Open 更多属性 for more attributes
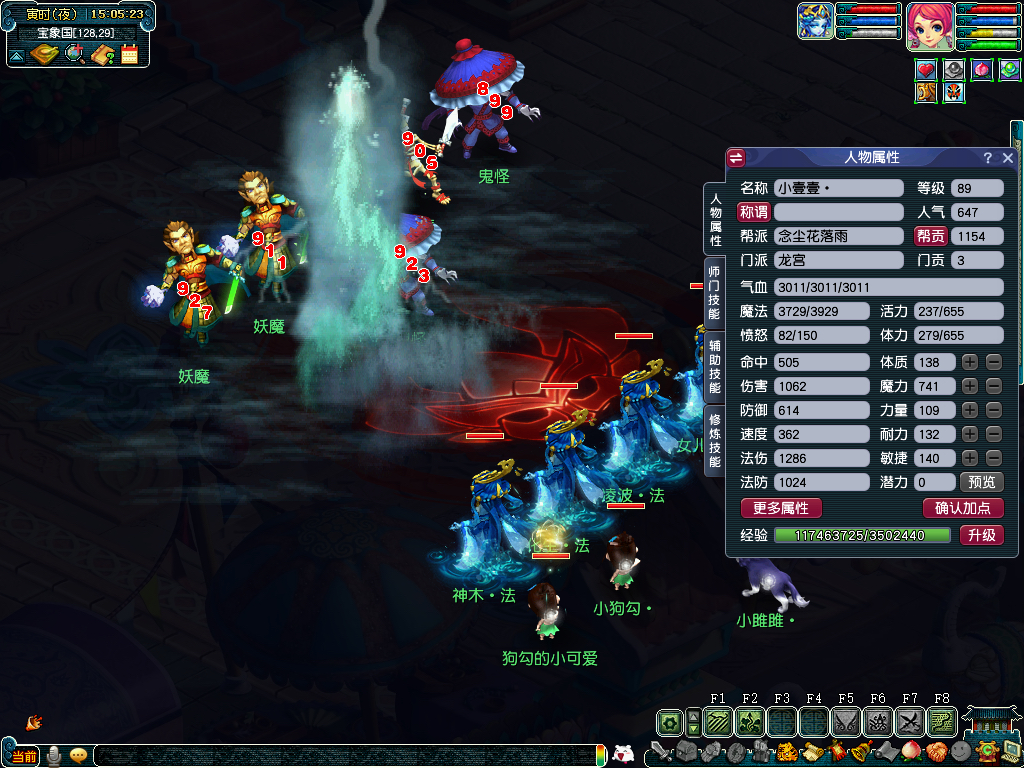Viewport: 1024px width, 768px height. click(780, 508)
